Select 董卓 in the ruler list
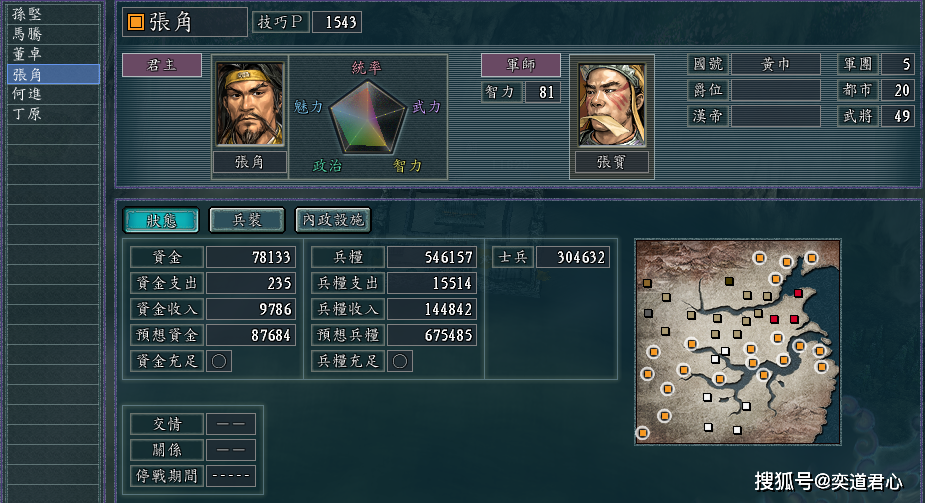Image resolution: width=925 pixels, height=503 pixels. pyautogui.click(x=52, y=54)
